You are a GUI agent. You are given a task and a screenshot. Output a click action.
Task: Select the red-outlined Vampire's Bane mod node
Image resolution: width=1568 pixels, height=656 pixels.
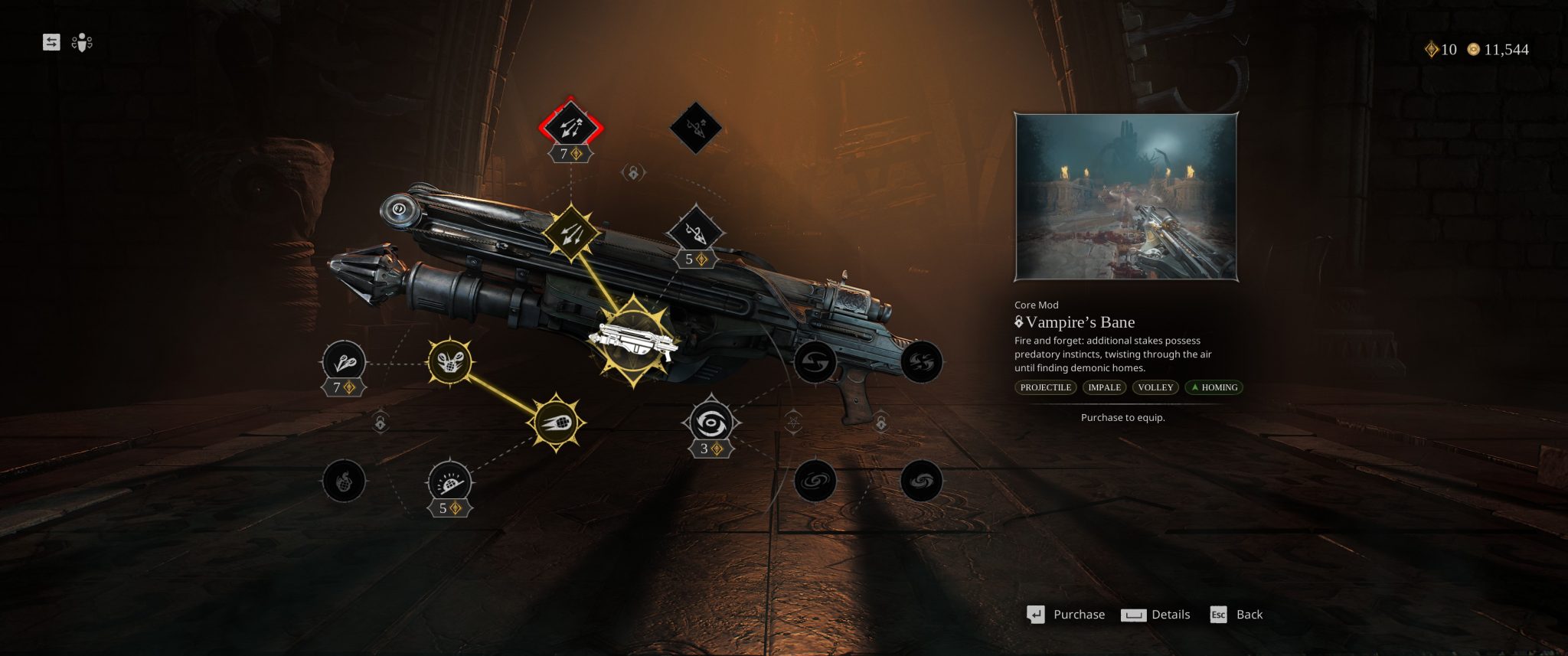click(570, 125)
